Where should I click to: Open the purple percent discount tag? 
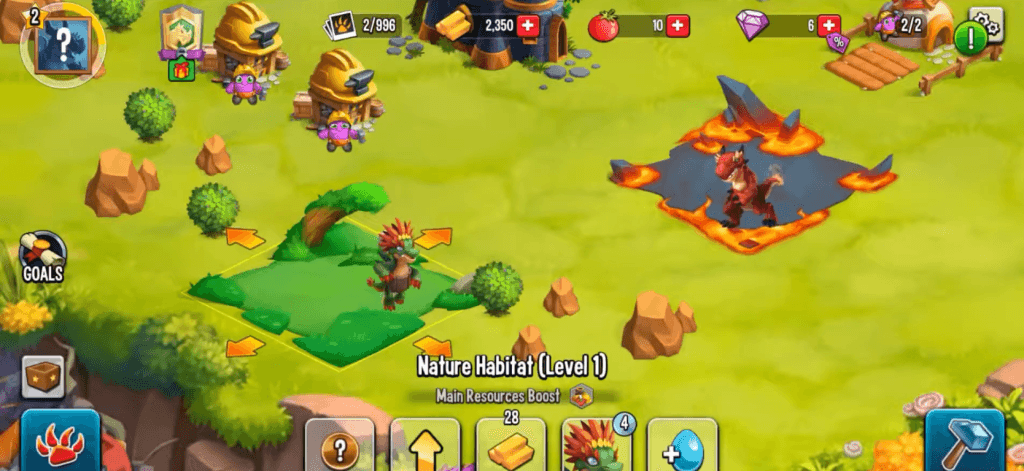(x=837, y=42)
